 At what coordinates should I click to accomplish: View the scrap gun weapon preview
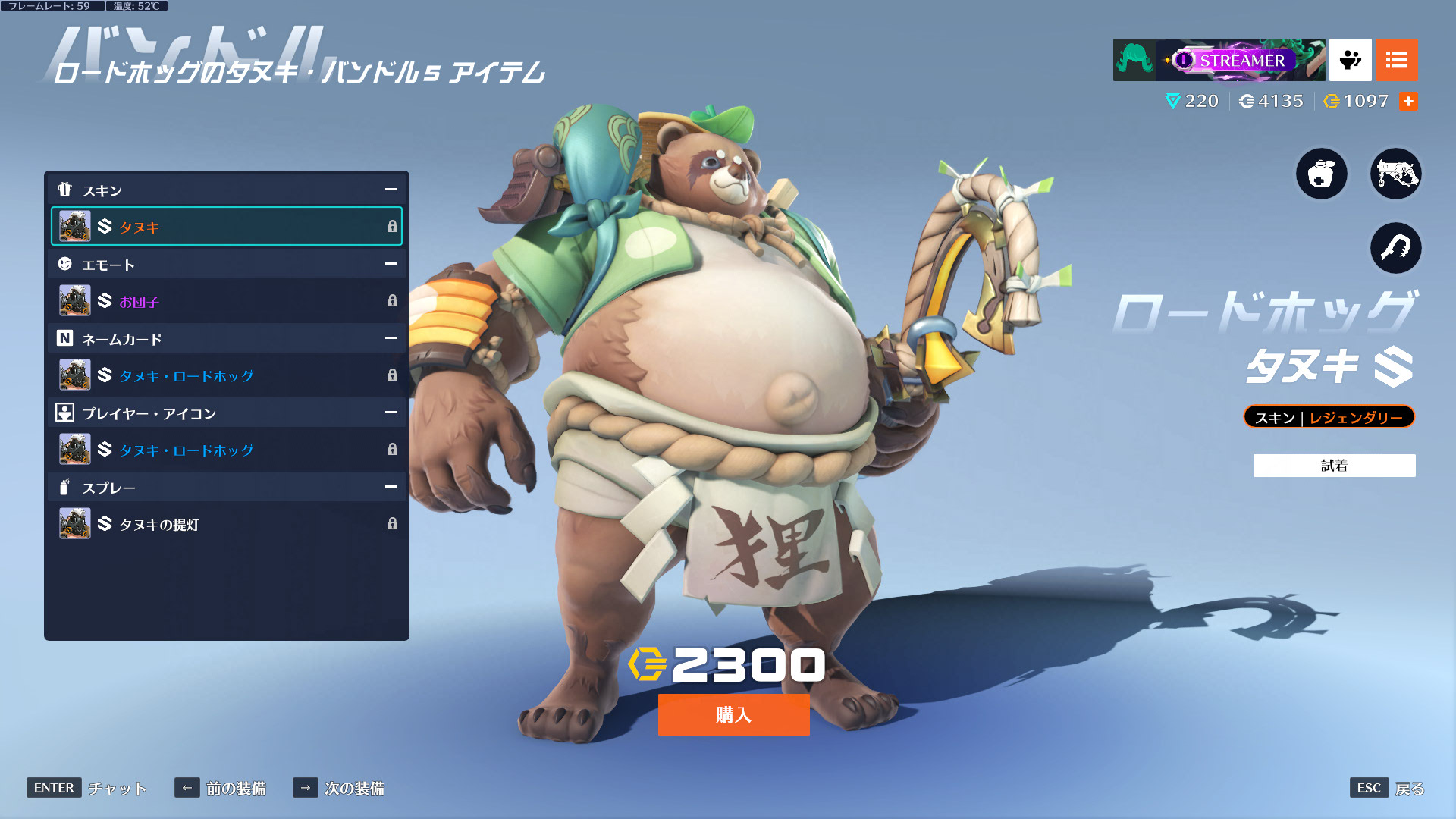(1396, 174)
